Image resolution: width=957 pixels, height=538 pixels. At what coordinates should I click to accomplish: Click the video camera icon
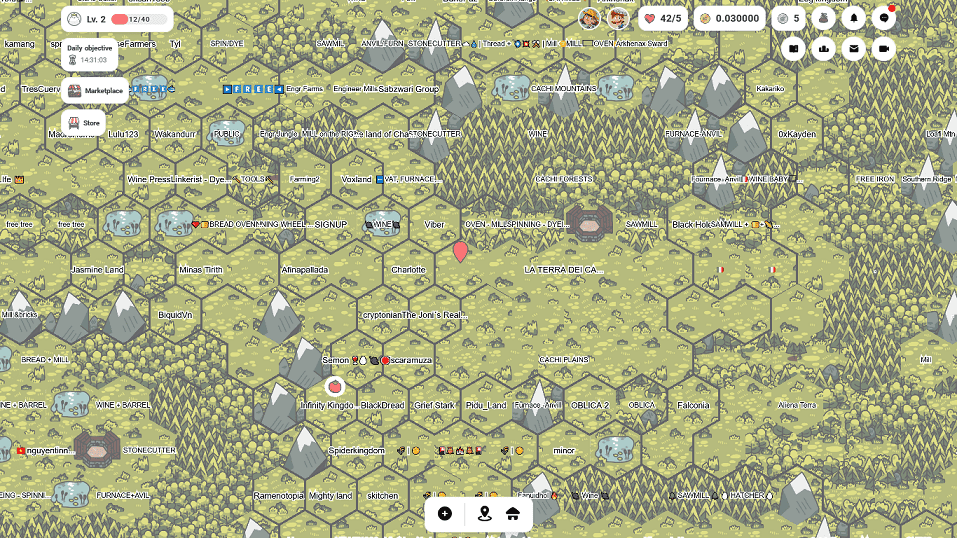884,48
